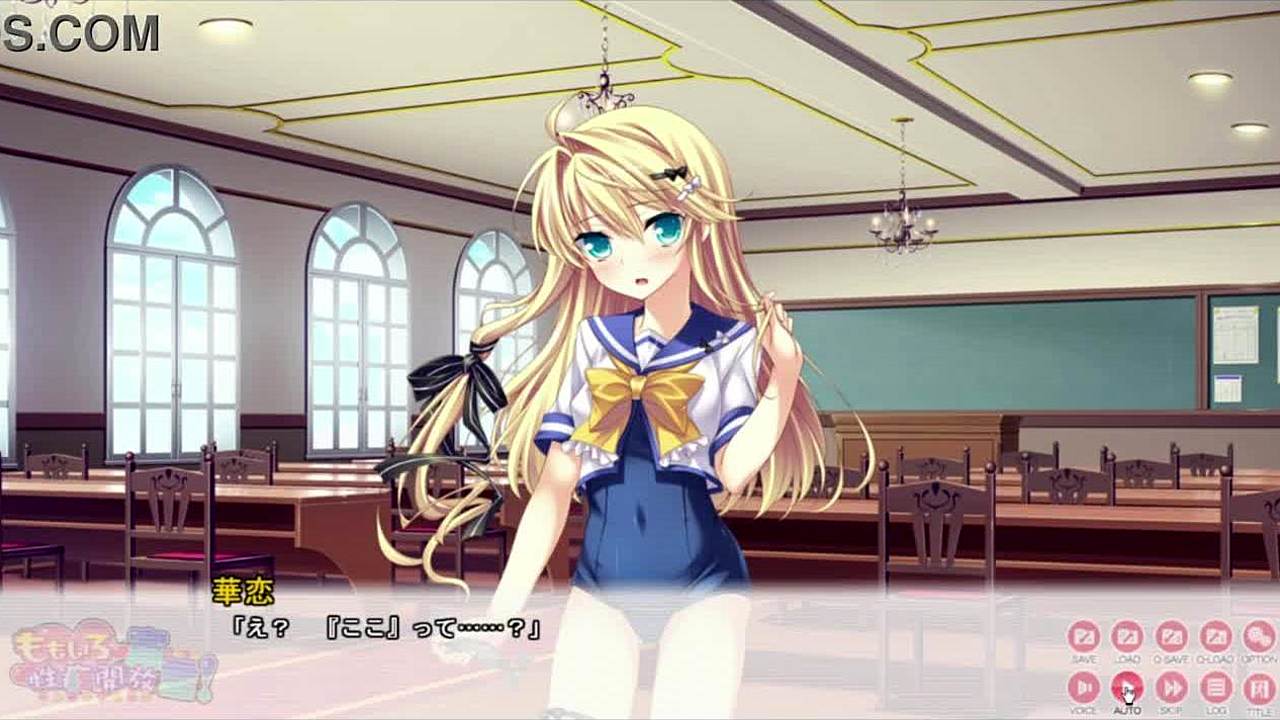Replay the line with the VOICE button
The width and height of the screenshot is (1280, 720).
click(1083, 687)
